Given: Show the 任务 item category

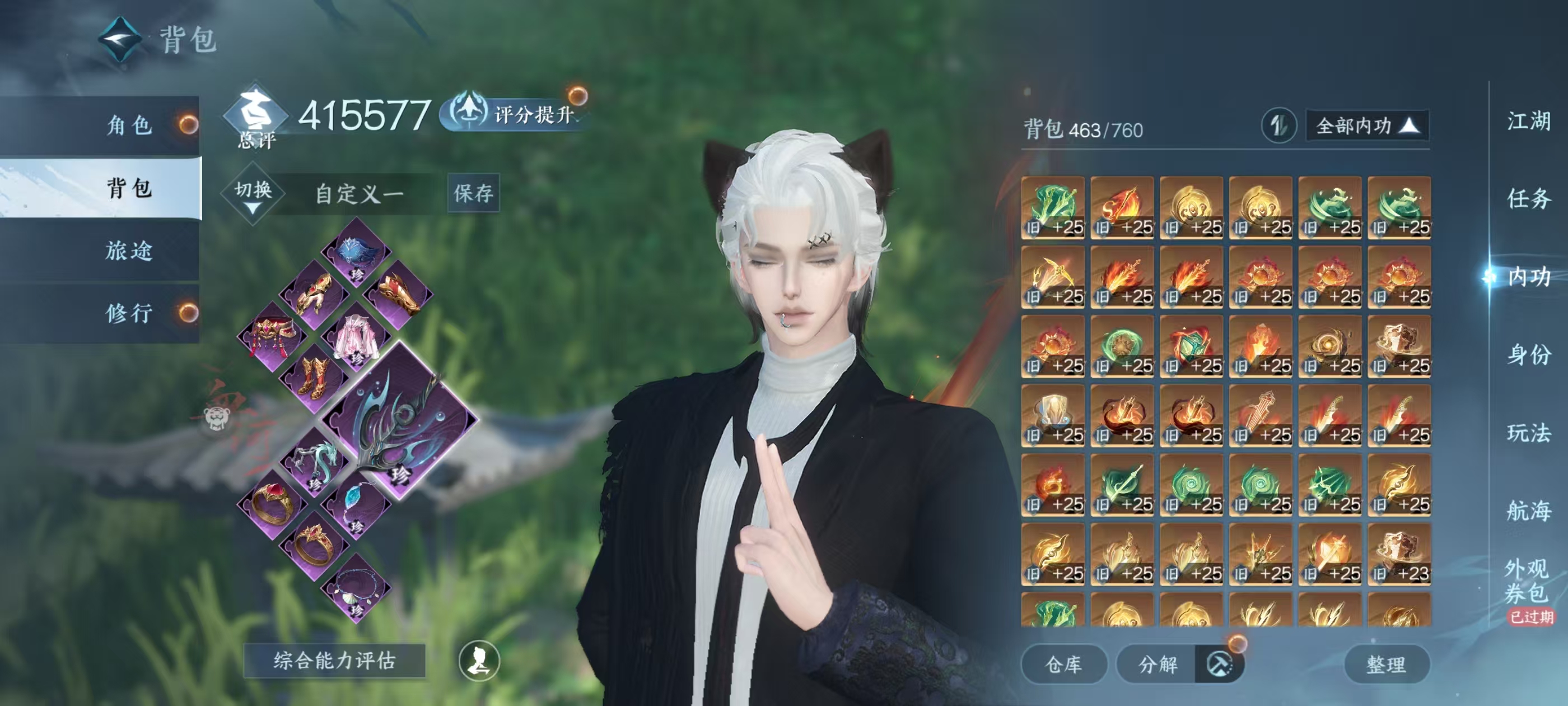Looking at the screenshot, I should [1528, 198].
